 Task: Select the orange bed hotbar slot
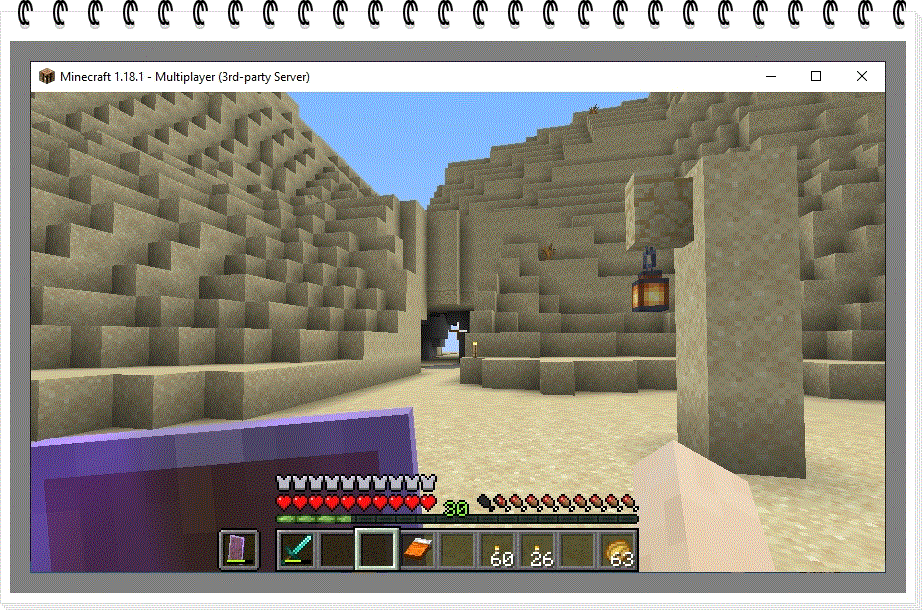pos(418,550)
